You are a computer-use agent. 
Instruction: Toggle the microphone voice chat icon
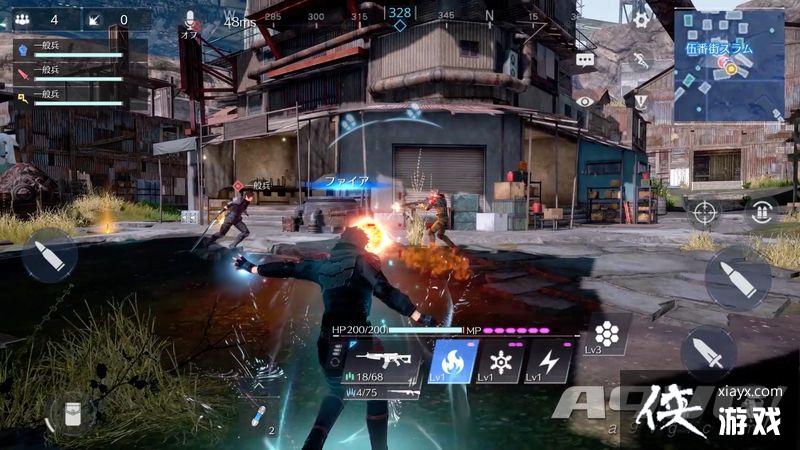click(190, 19)
